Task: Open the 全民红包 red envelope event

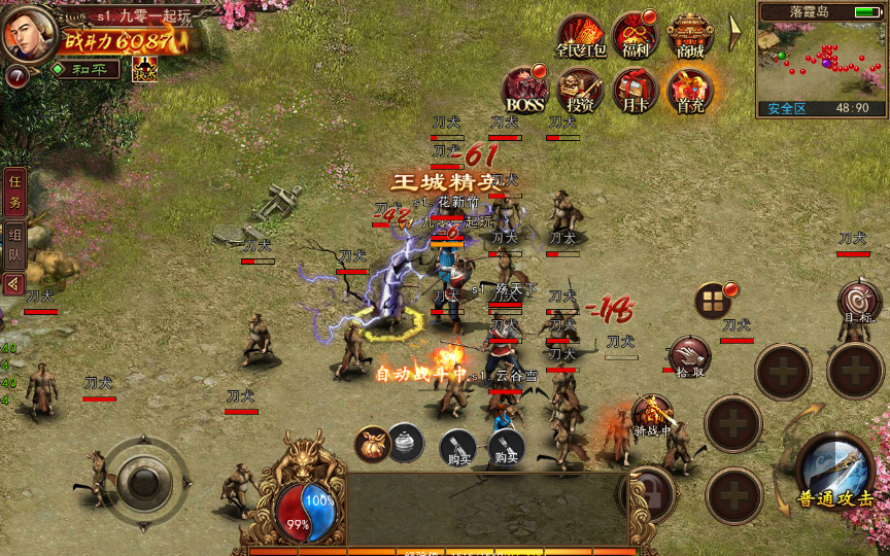Action: 581,35
